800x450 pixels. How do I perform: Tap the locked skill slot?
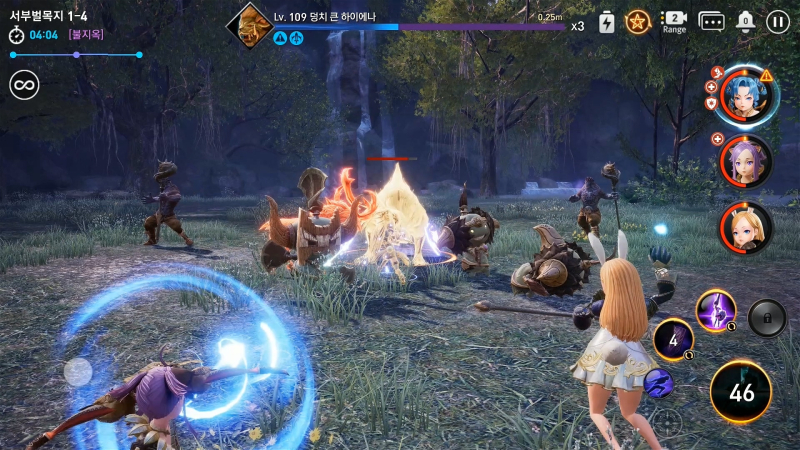click(x=767, y=317)
